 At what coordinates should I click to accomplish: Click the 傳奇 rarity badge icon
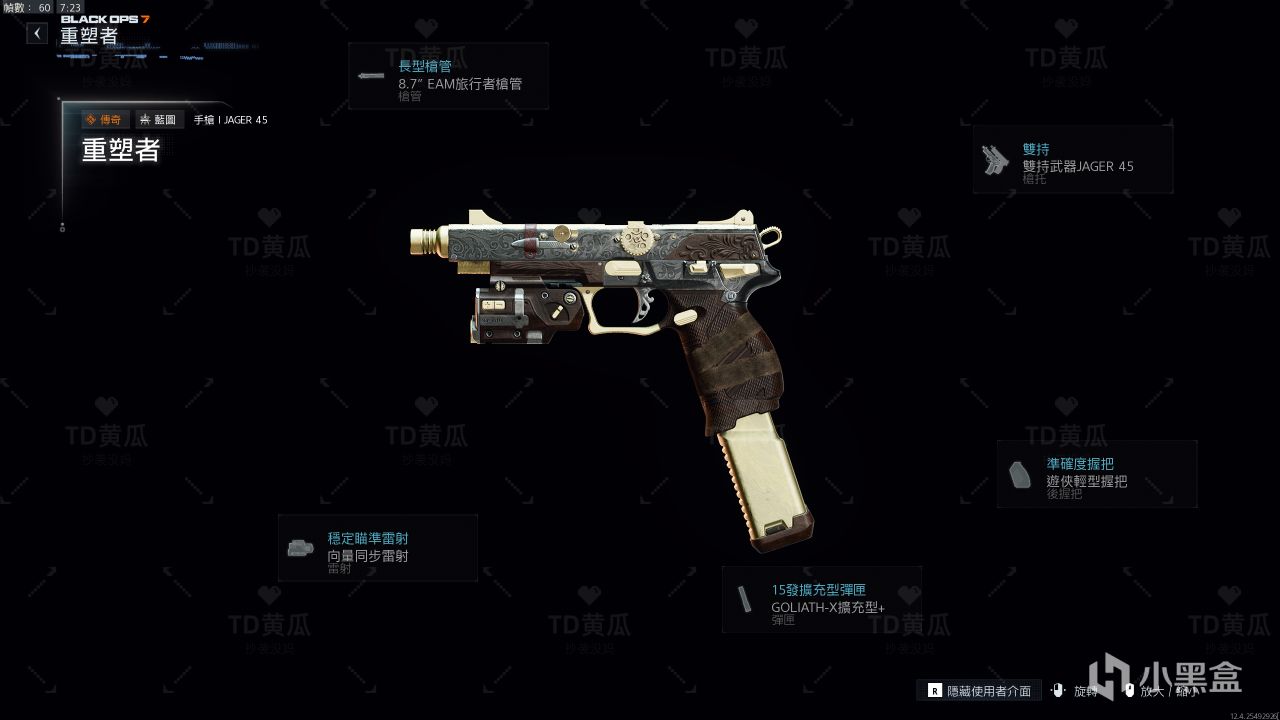[104, 119]
